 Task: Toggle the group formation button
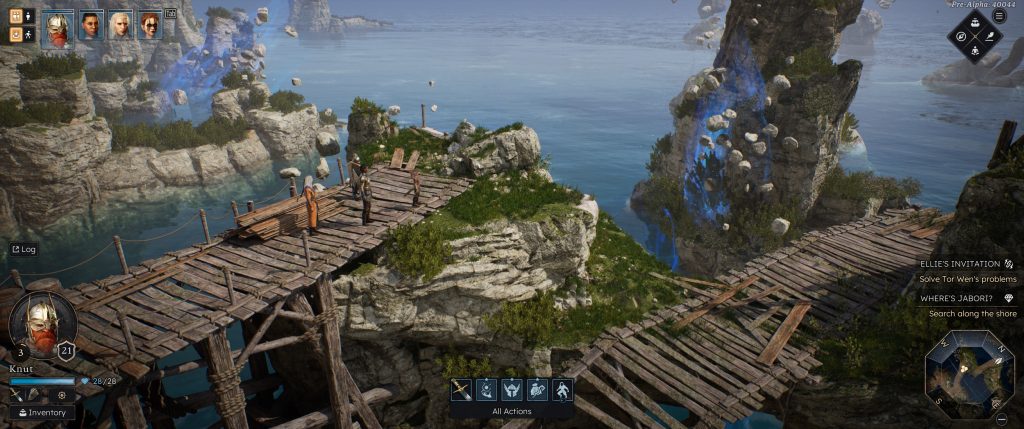coord(17,16)
